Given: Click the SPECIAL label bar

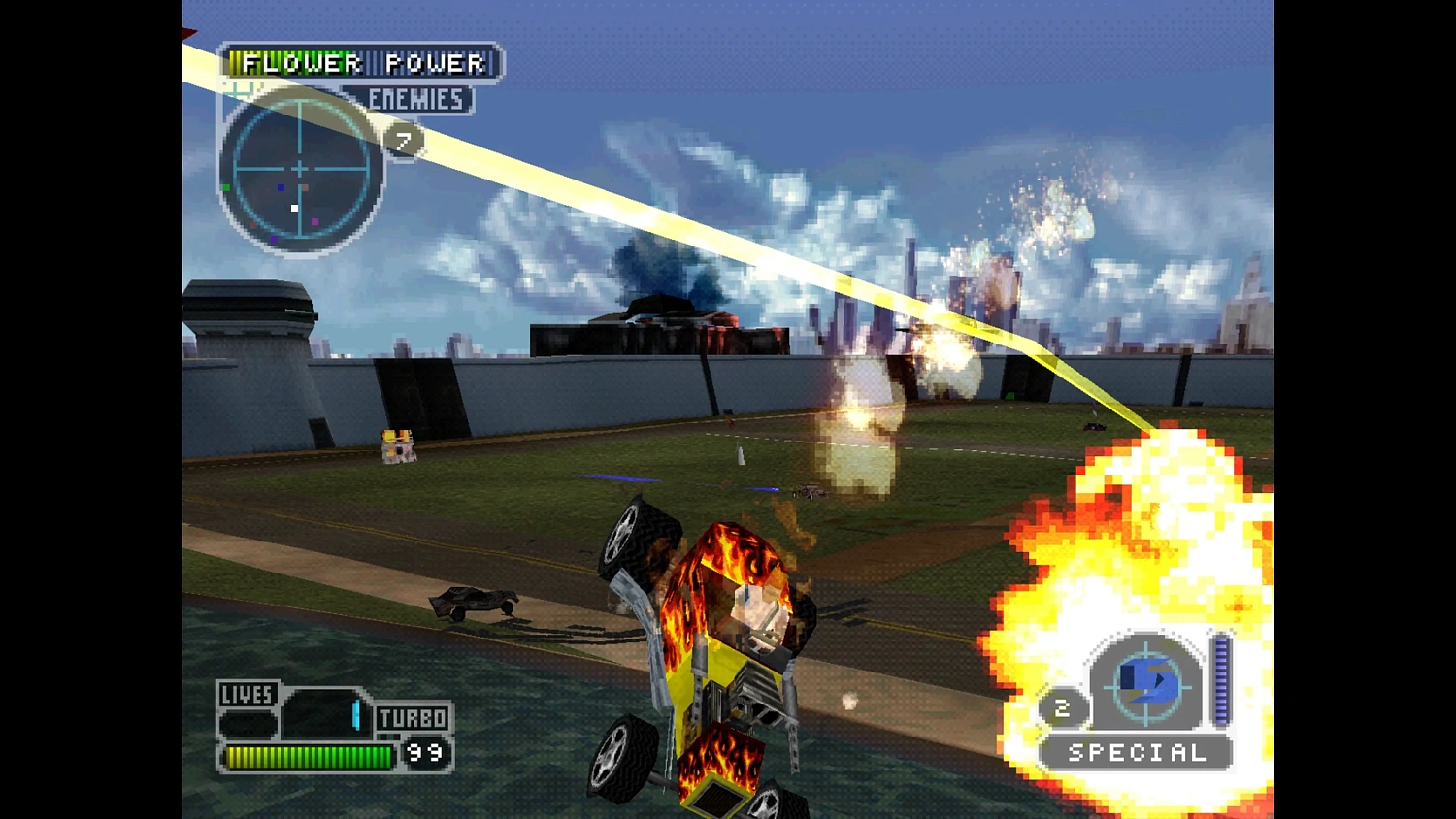Looking at the screenshot, I should tap(1136, 752).
